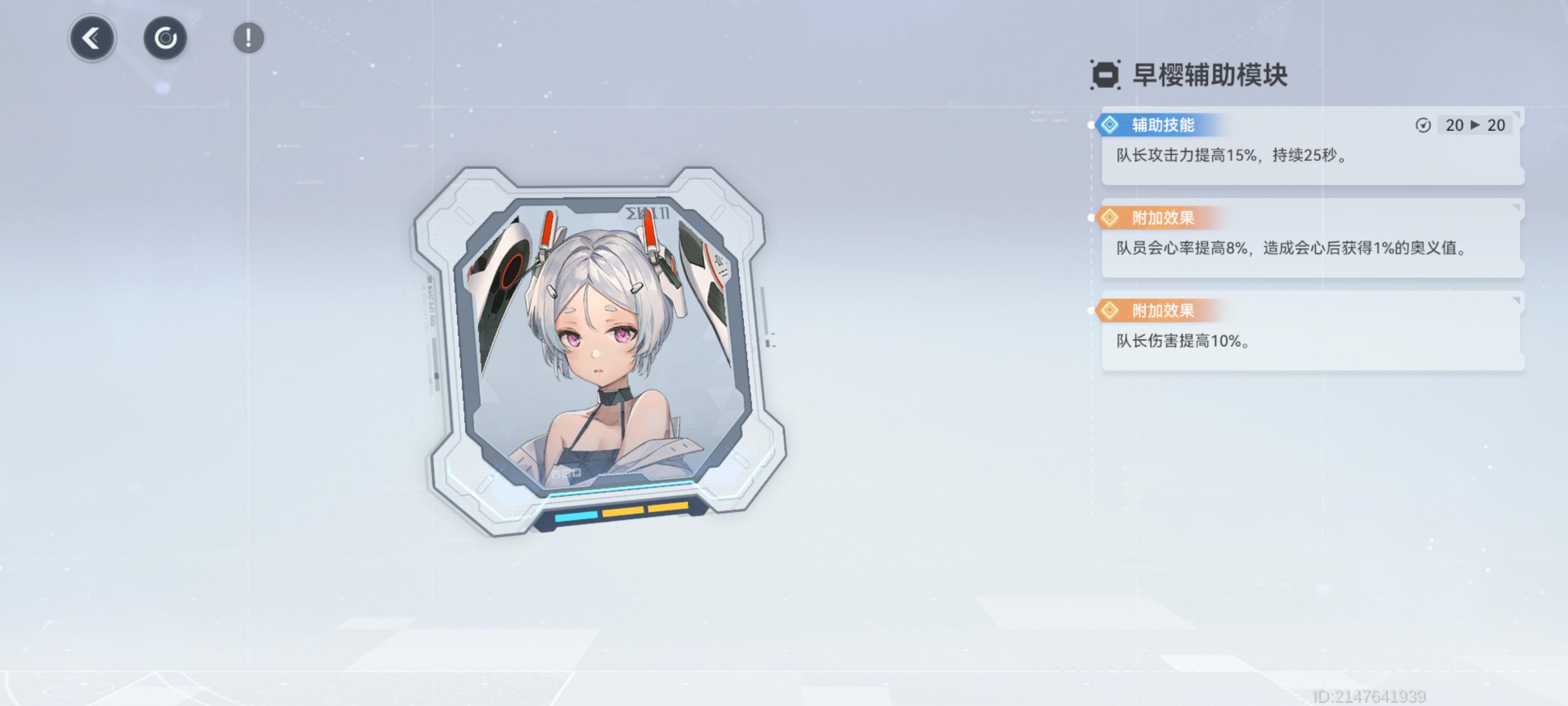Tap the circular refresh icon in toolbar
The width and height of the screenshot is (1568, 706).
[166, 38]
